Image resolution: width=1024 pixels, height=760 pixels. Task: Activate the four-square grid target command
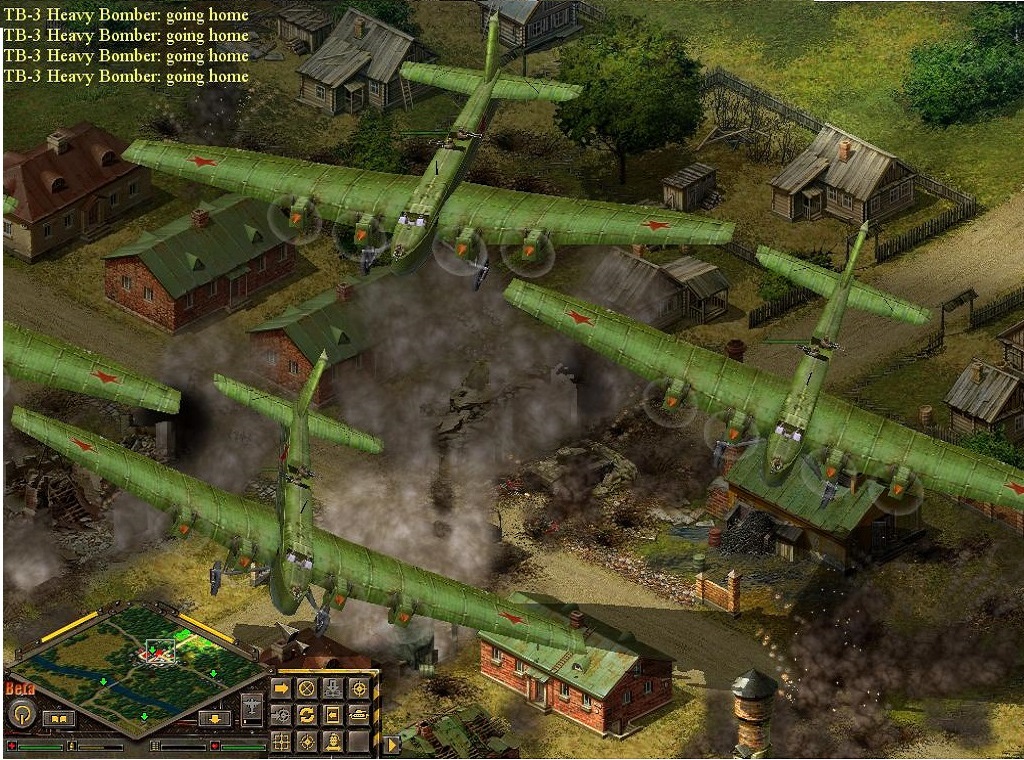click(281, 741)
